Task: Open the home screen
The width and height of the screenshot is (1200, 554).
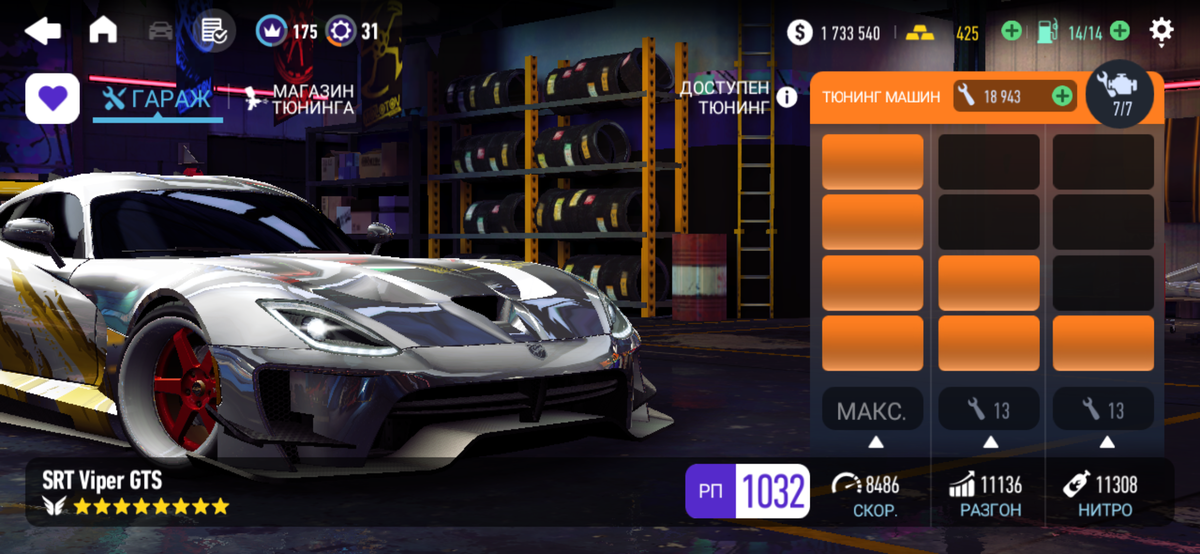Action: pos(103,31)
